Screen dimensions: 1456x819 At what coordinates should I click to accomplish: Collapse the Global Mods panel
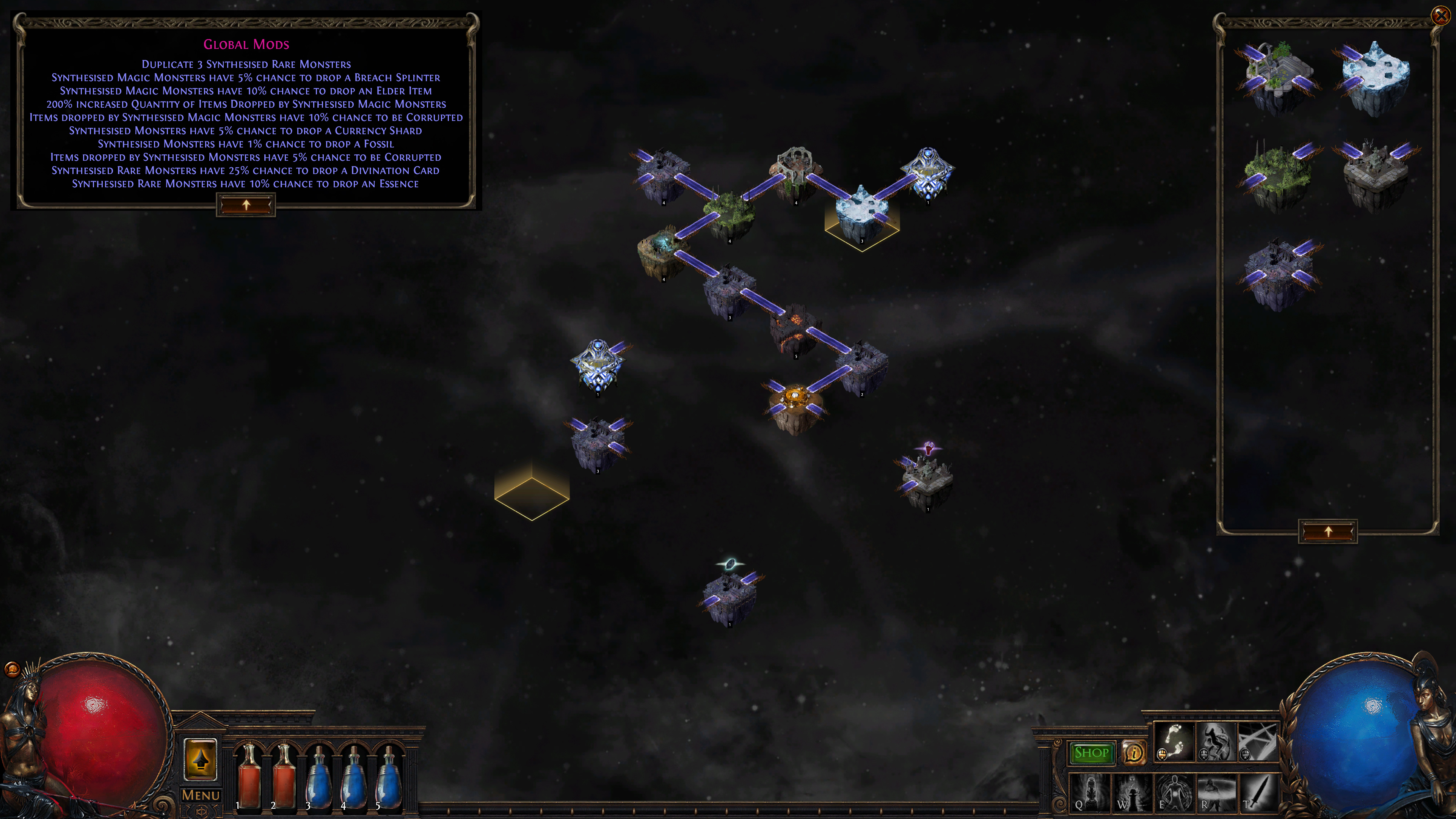click(x=246, y=205)
